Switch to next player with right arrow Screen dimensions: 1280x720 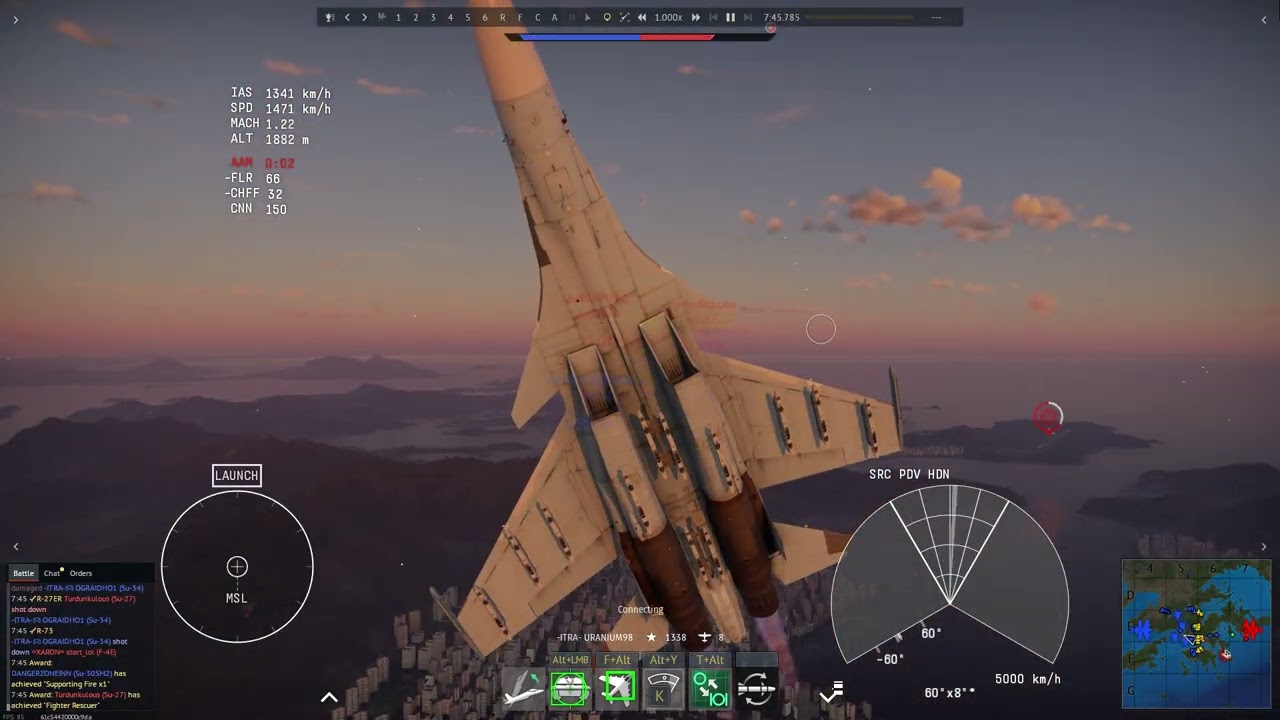[x=364, y=17]
